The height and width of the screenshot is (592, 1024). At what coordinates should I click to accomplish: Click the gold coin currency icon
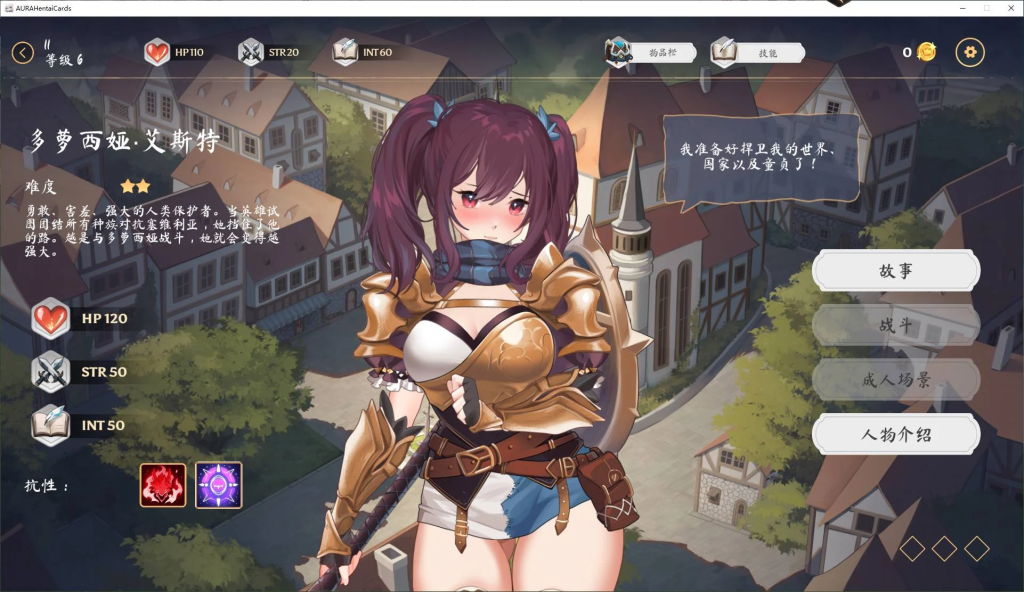tap(927, 52)
